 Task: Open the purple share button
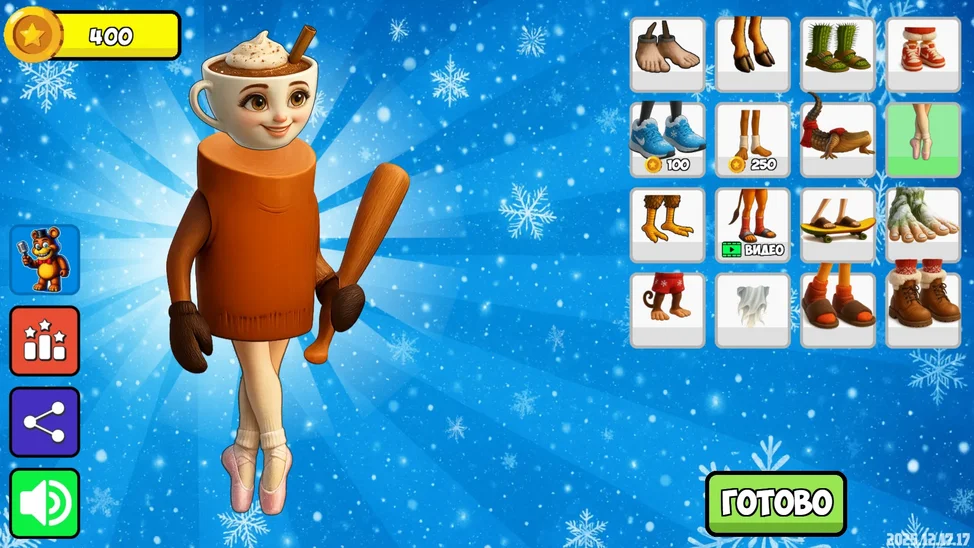[x=45, y=422]
